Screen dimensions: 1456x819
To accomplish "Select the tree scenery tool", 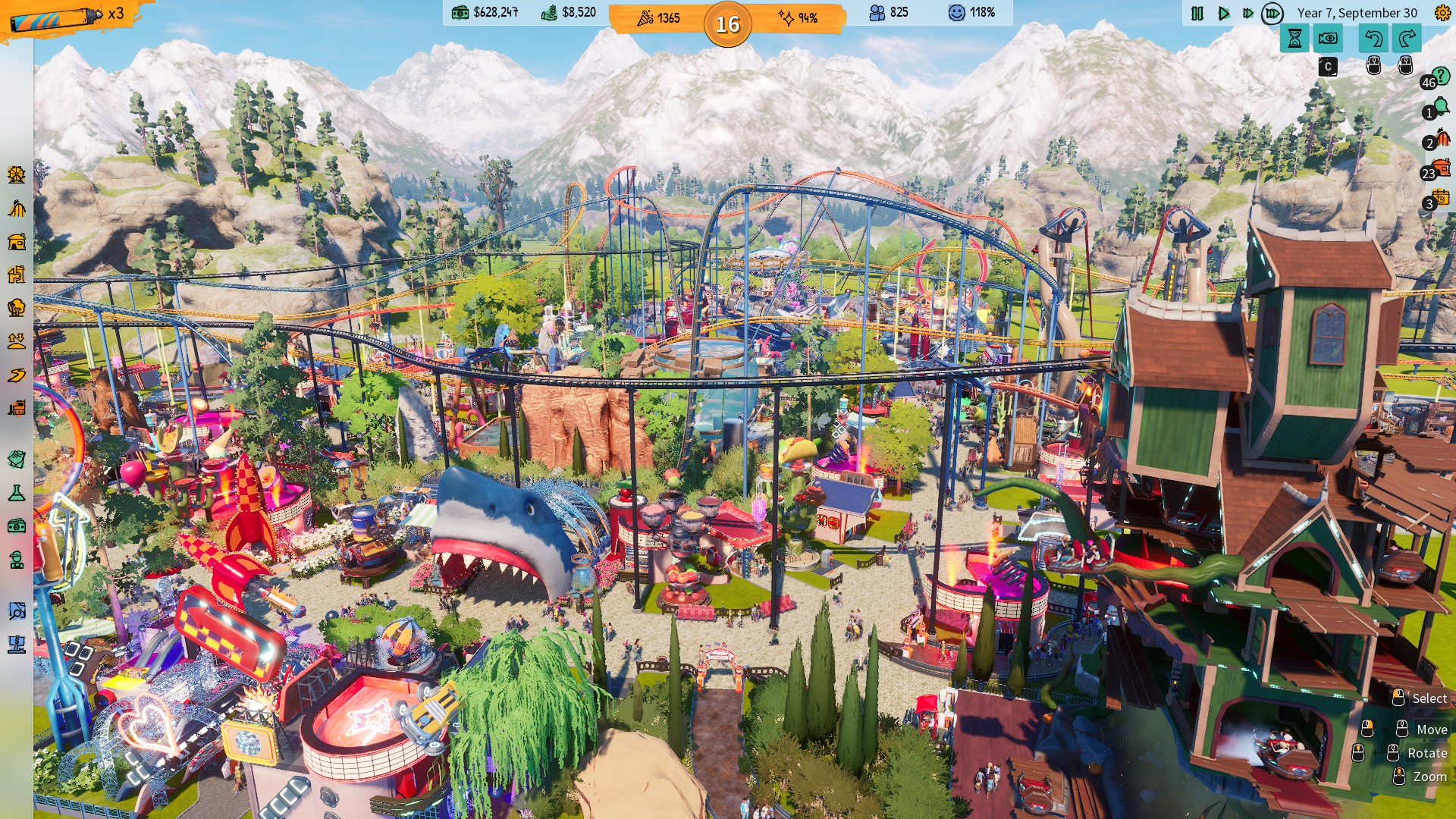I will (x=17, y=308).
